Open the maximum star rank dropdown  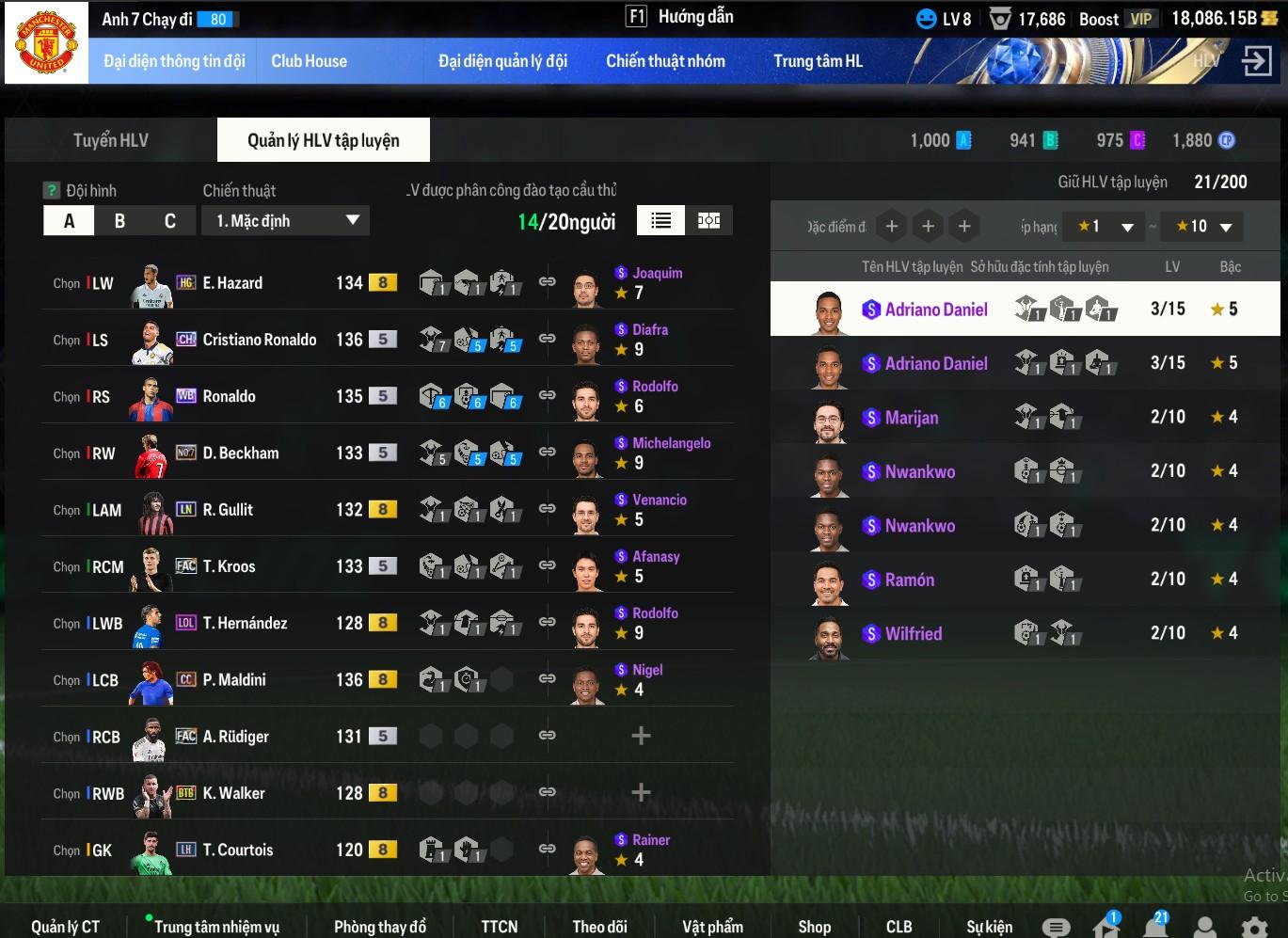tap(1203, 227)
